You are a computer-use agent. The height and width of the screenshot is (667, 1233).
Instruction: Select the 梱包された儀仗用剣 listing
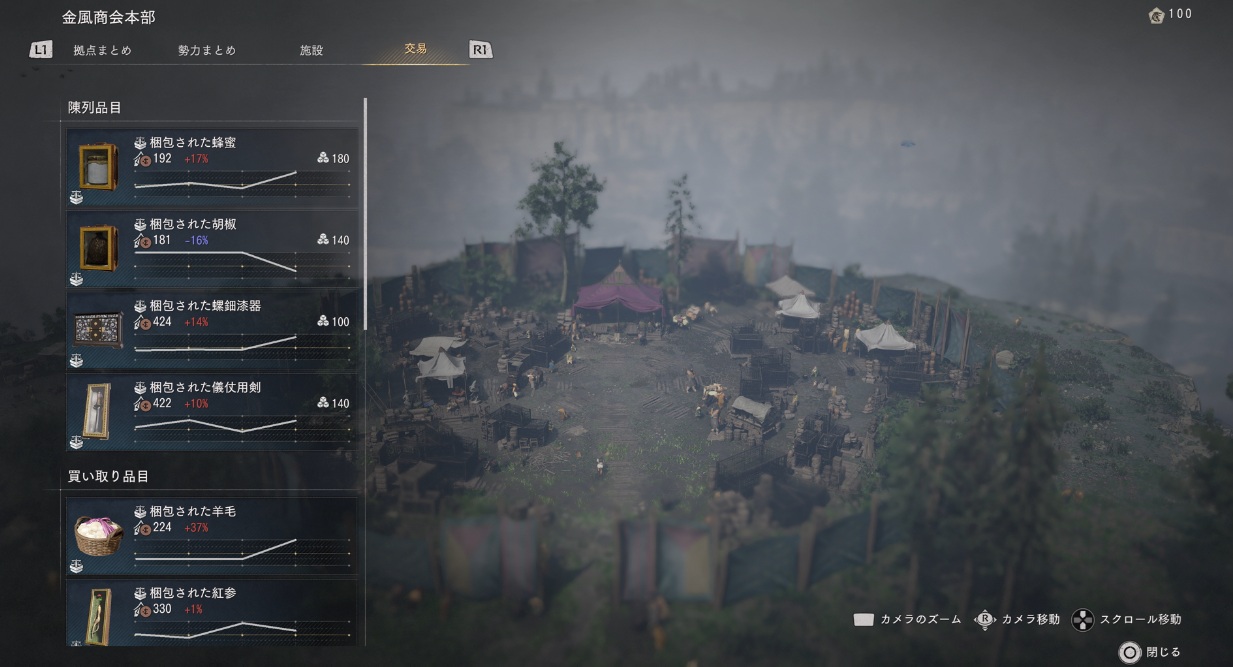pos(212,412)
